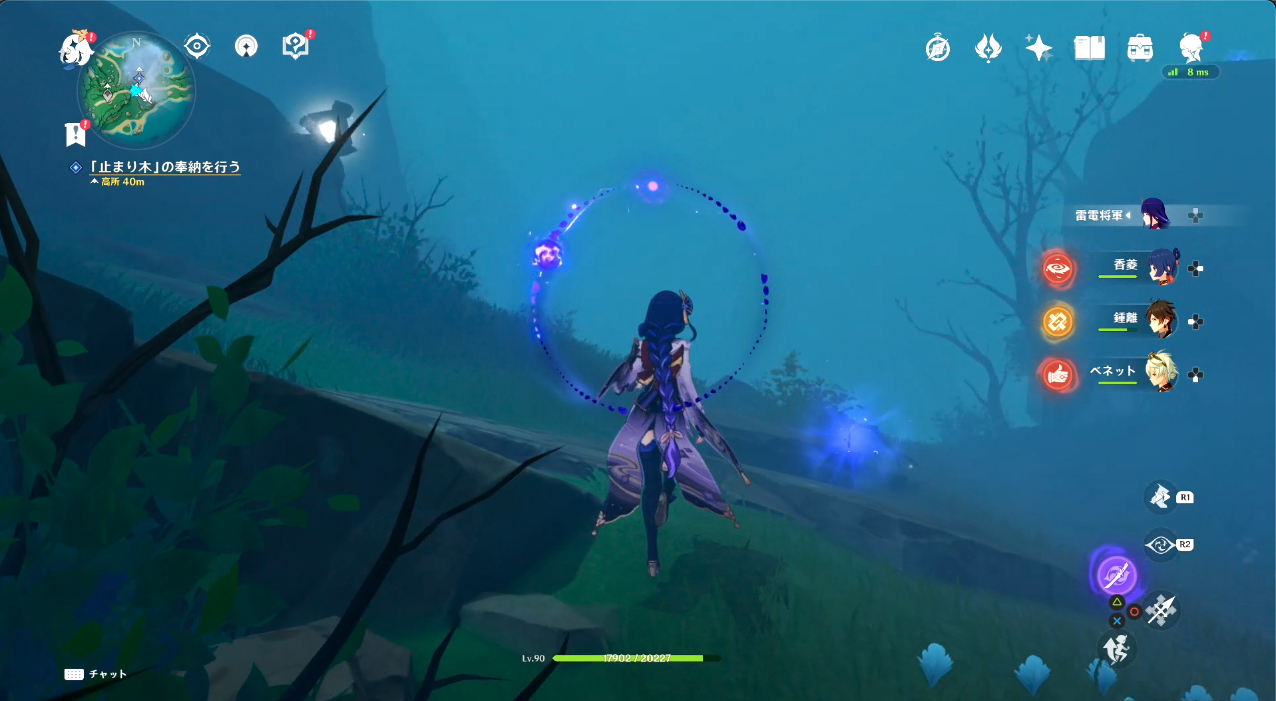1276x701 pixels.
Task: Select the 「止まり木」の奉納を行う quest tracker
Action: (164, 167)
